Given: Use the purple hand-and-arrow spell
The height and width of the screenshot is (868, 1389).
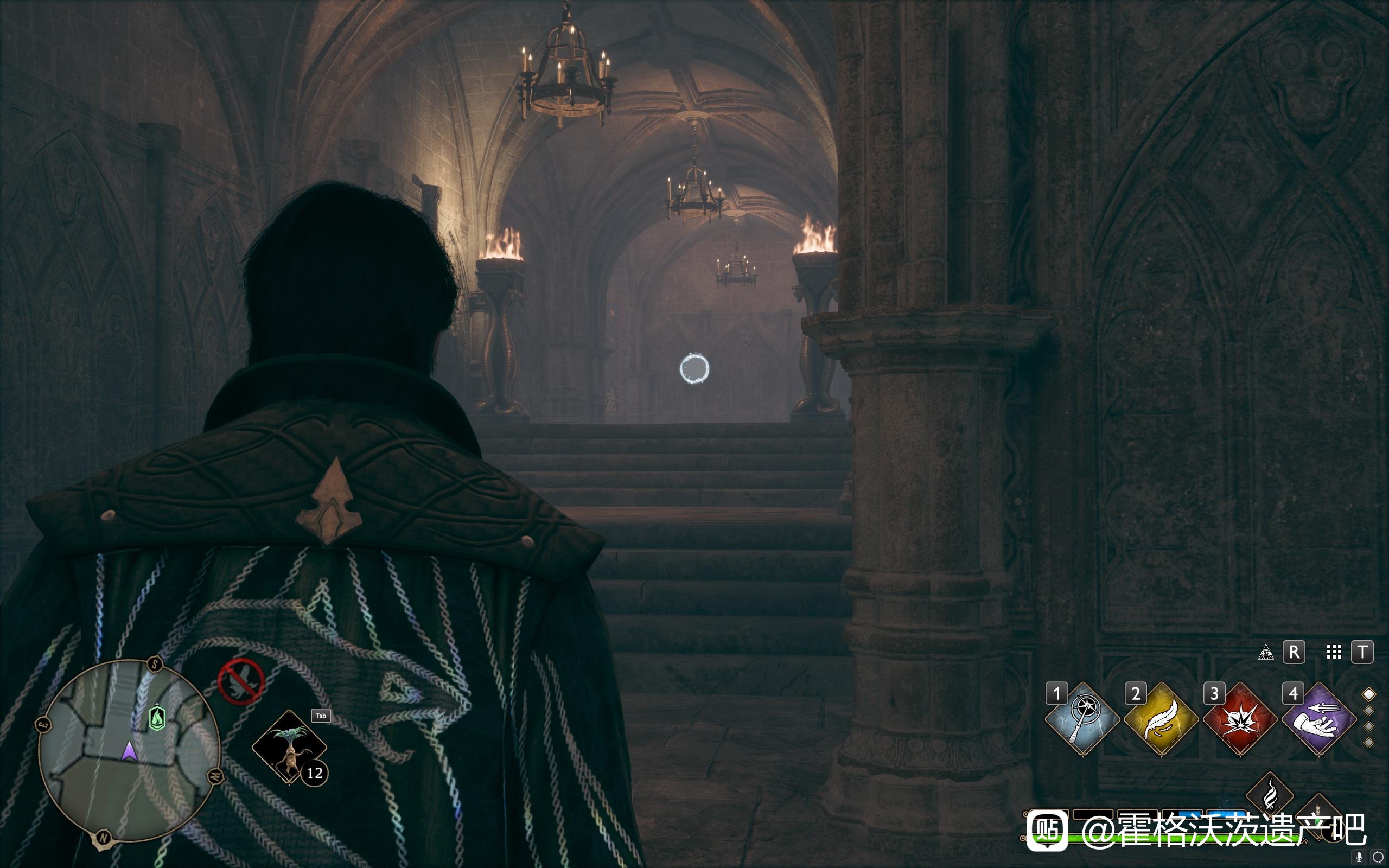Looking at the screenshot, I should 1319,719.
